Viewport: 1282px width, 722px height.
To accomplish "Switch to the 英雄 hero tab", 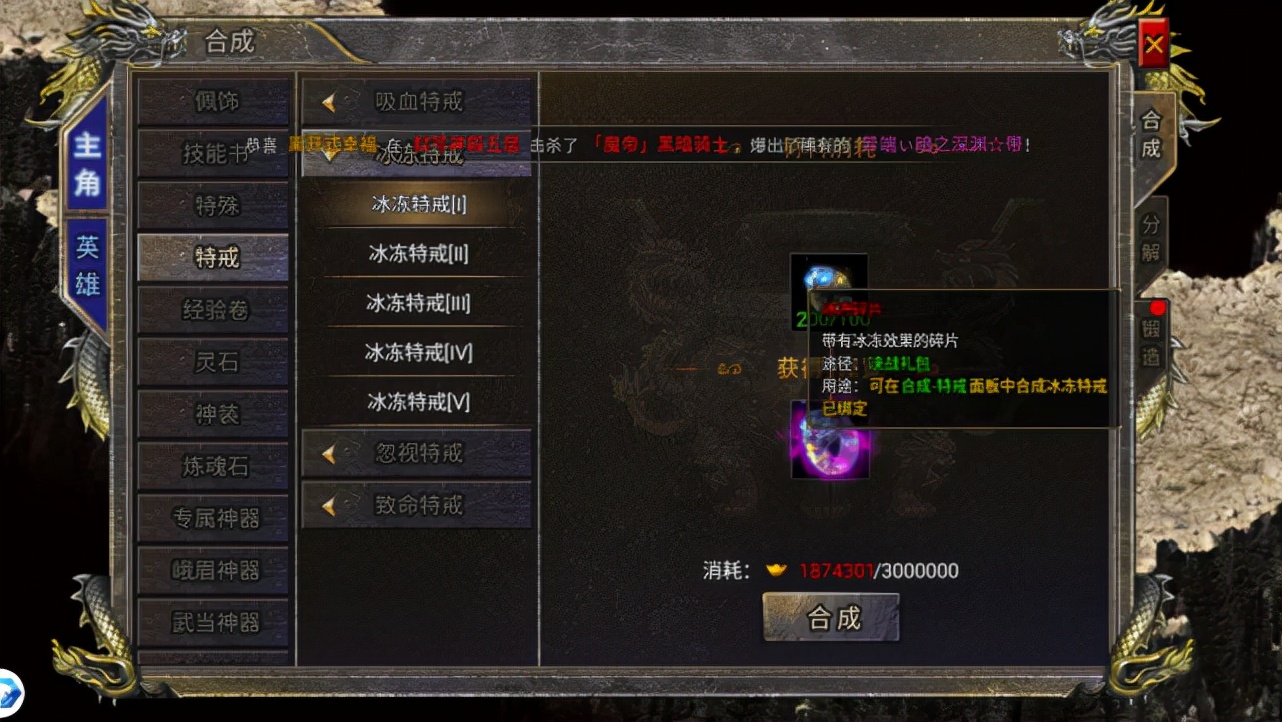I will [87, 266].
